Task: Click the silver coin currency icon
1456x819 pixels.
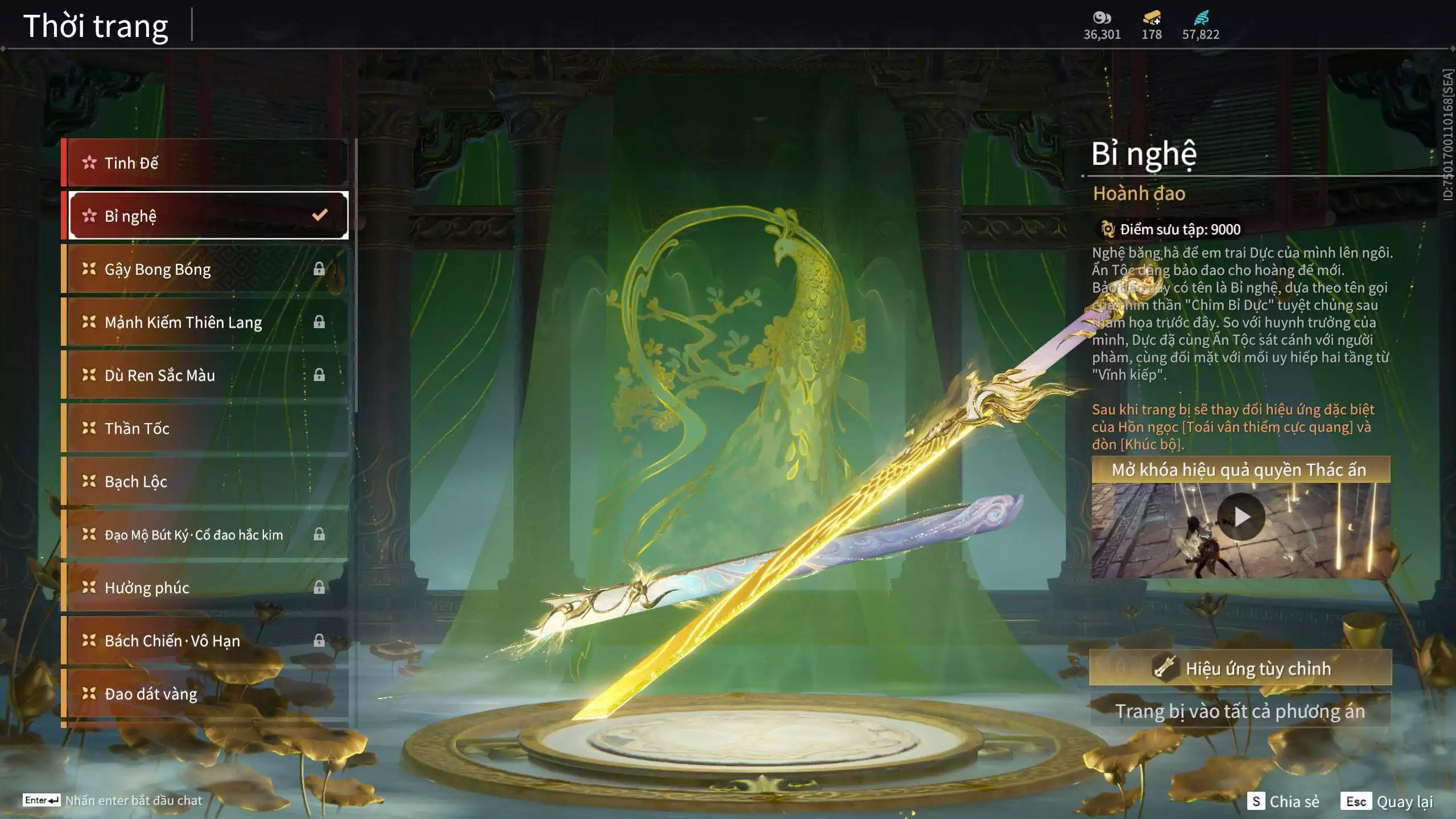Action: [1102, 18]
